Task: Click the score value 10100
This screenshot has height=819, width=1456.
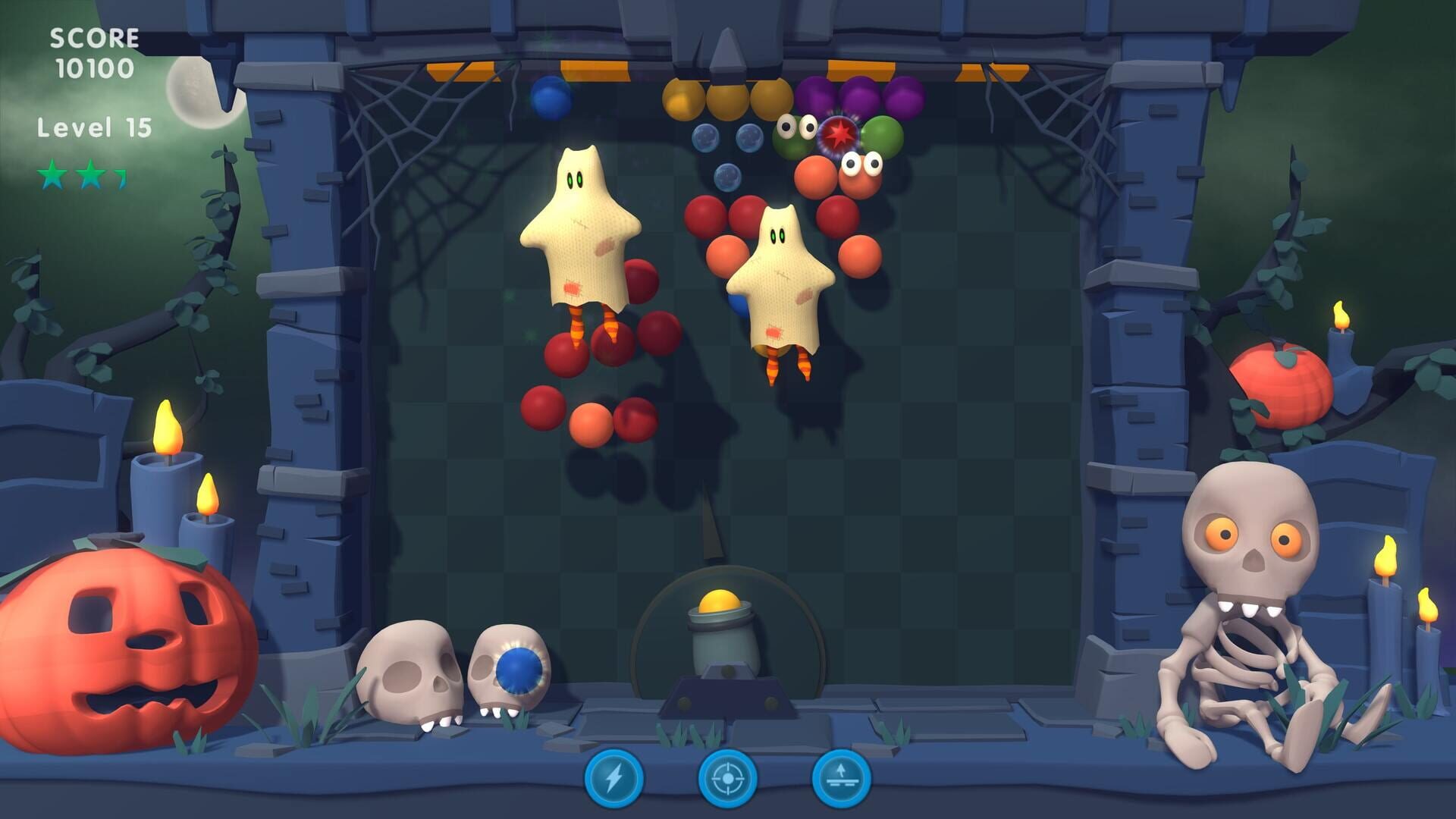Action: [x=96, y=69]
